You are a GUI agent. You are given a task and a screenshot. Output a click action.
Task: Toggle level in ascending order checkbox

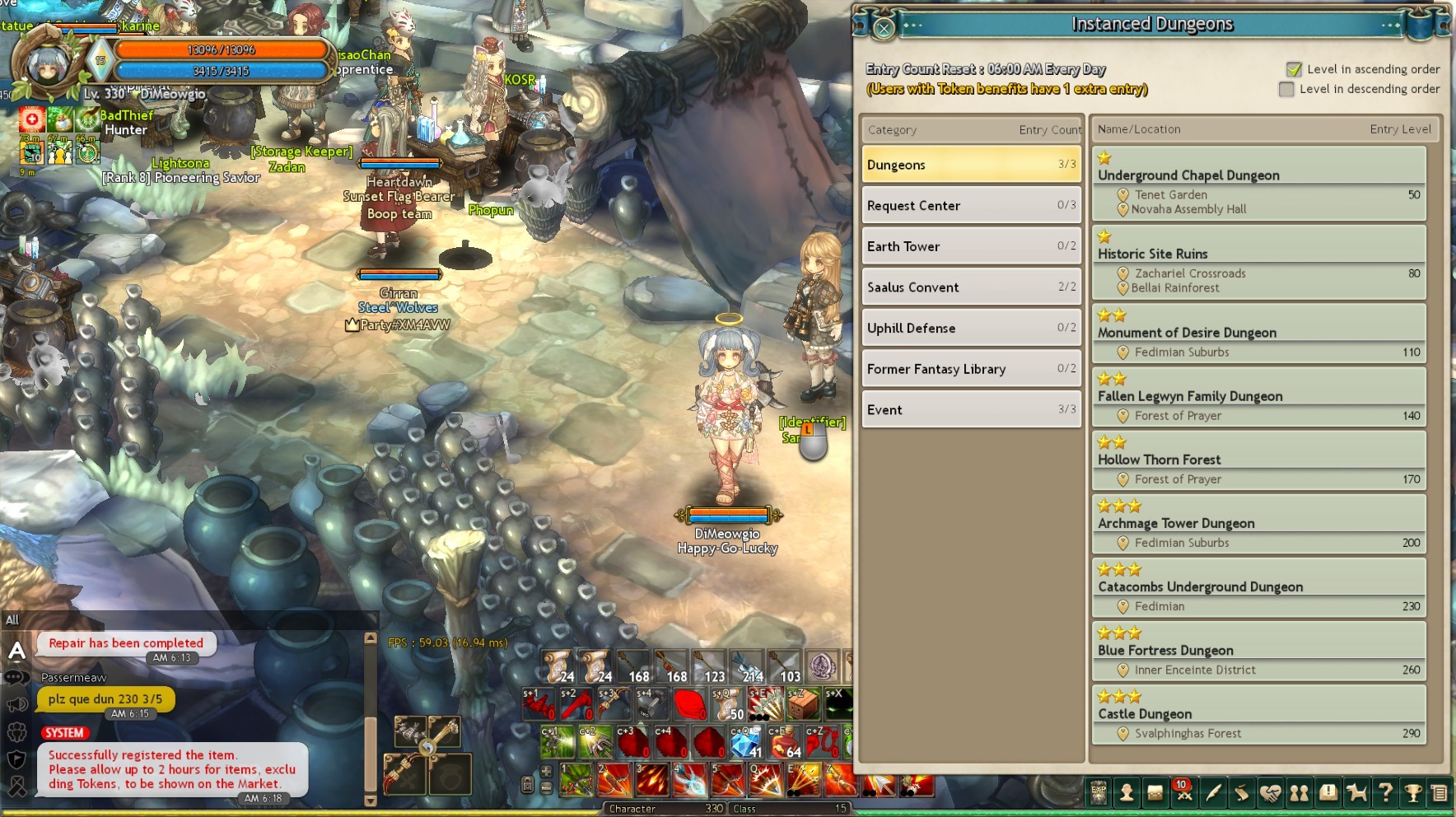(1294, 69)
